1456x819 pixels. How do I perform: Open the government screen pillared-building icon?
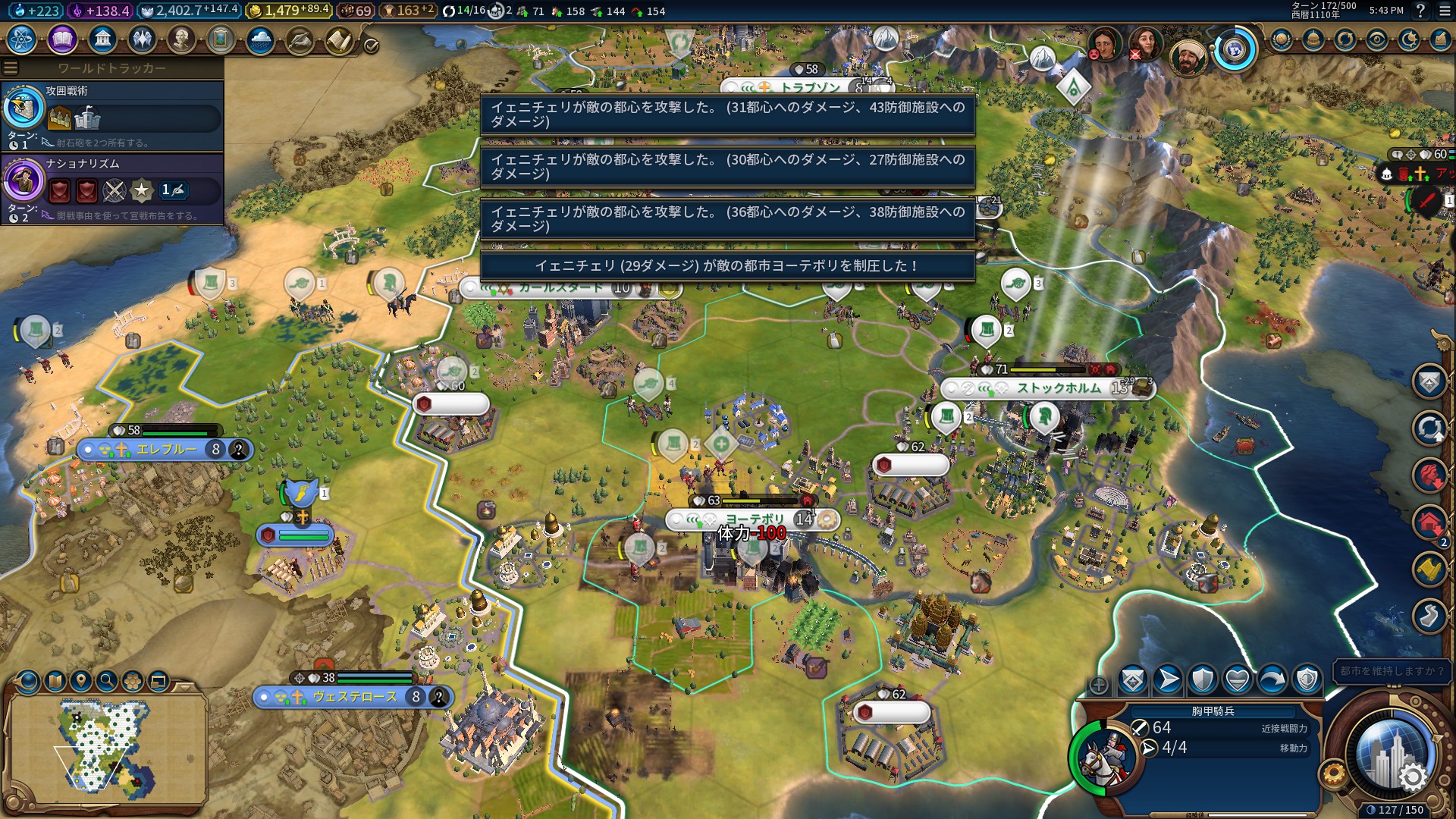102,39
